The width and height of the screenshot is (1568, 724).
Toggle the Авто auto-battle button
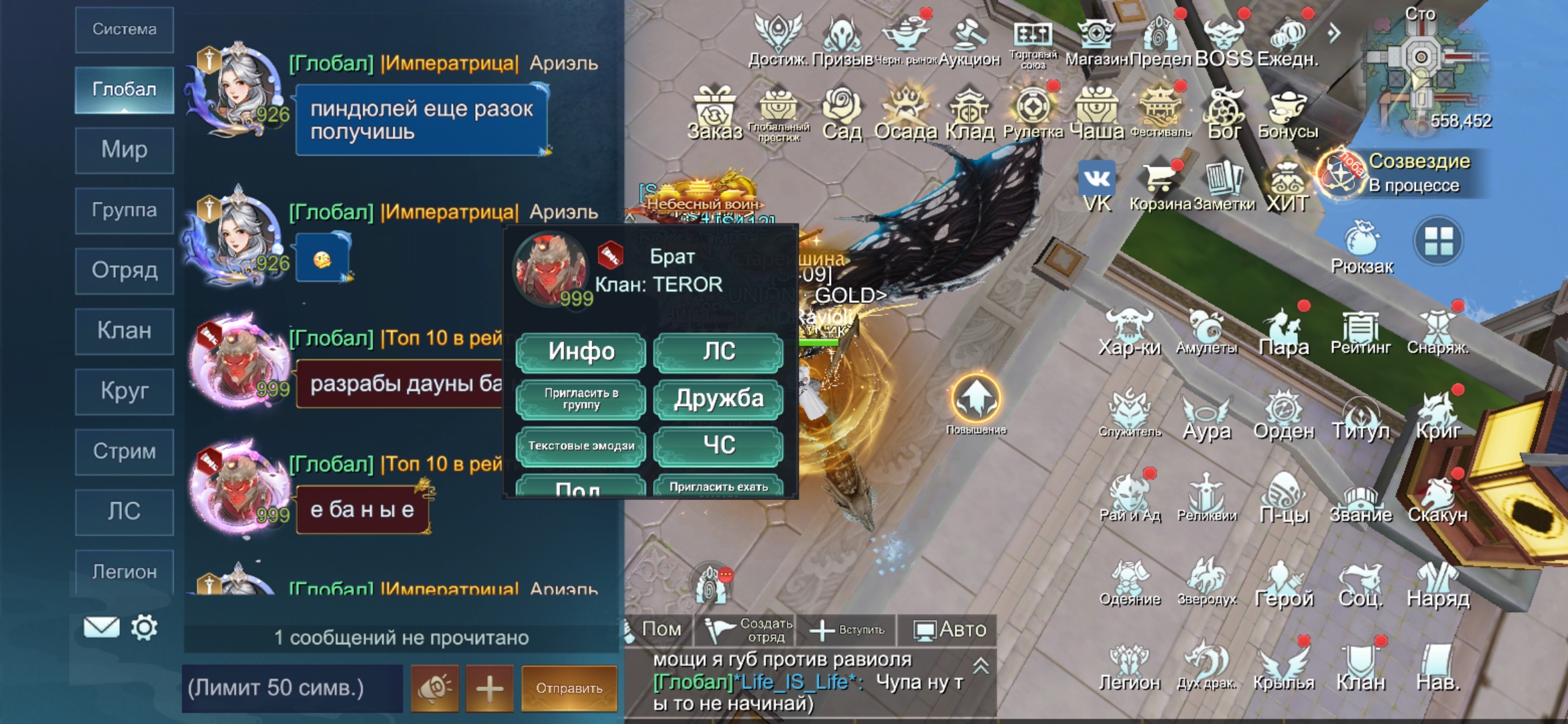pyautogui.click(x=950, y=629)
